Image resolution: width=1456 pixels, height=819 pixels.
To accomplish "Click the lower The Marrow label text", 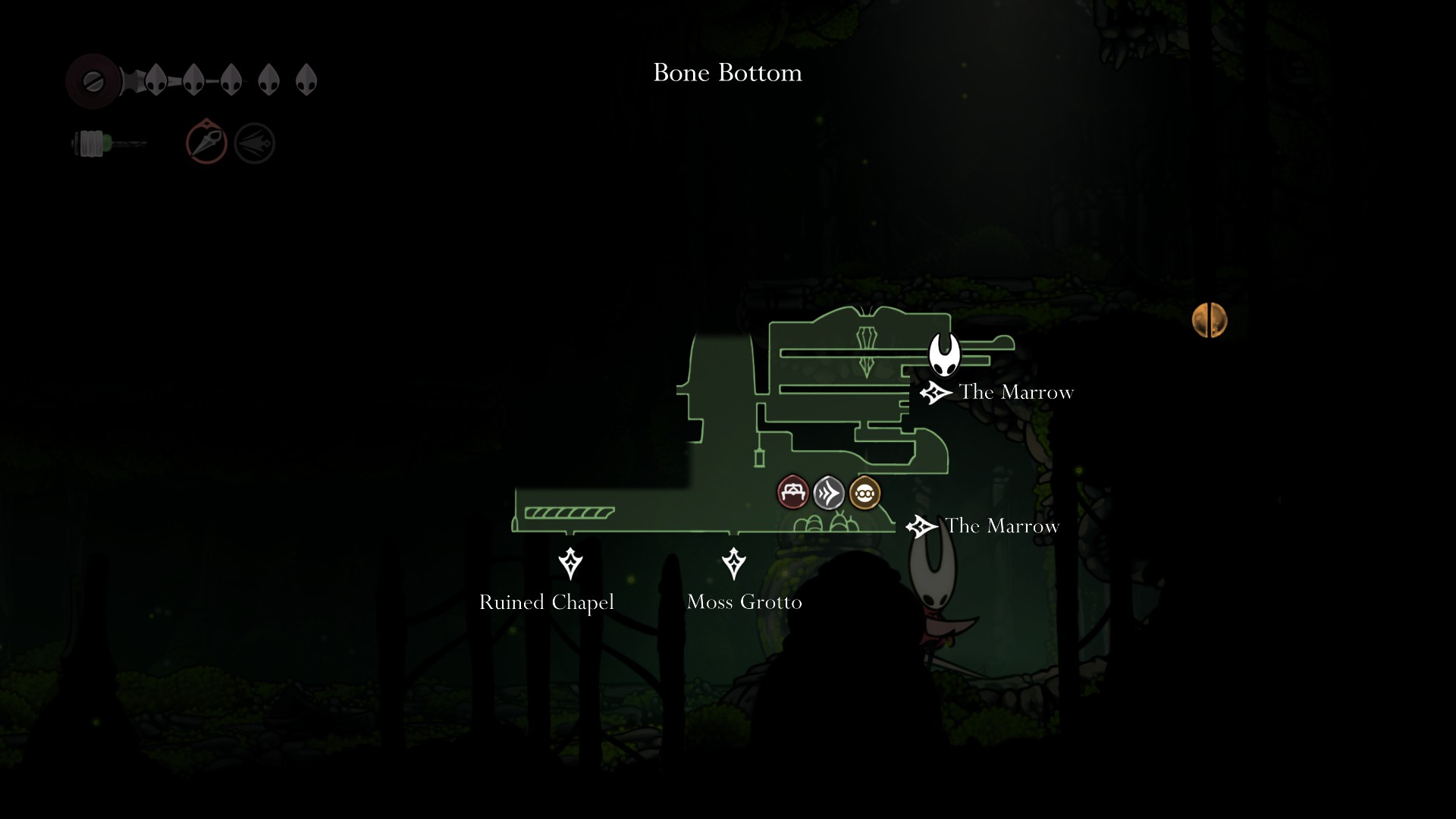I will click(x=1001, y=526).
